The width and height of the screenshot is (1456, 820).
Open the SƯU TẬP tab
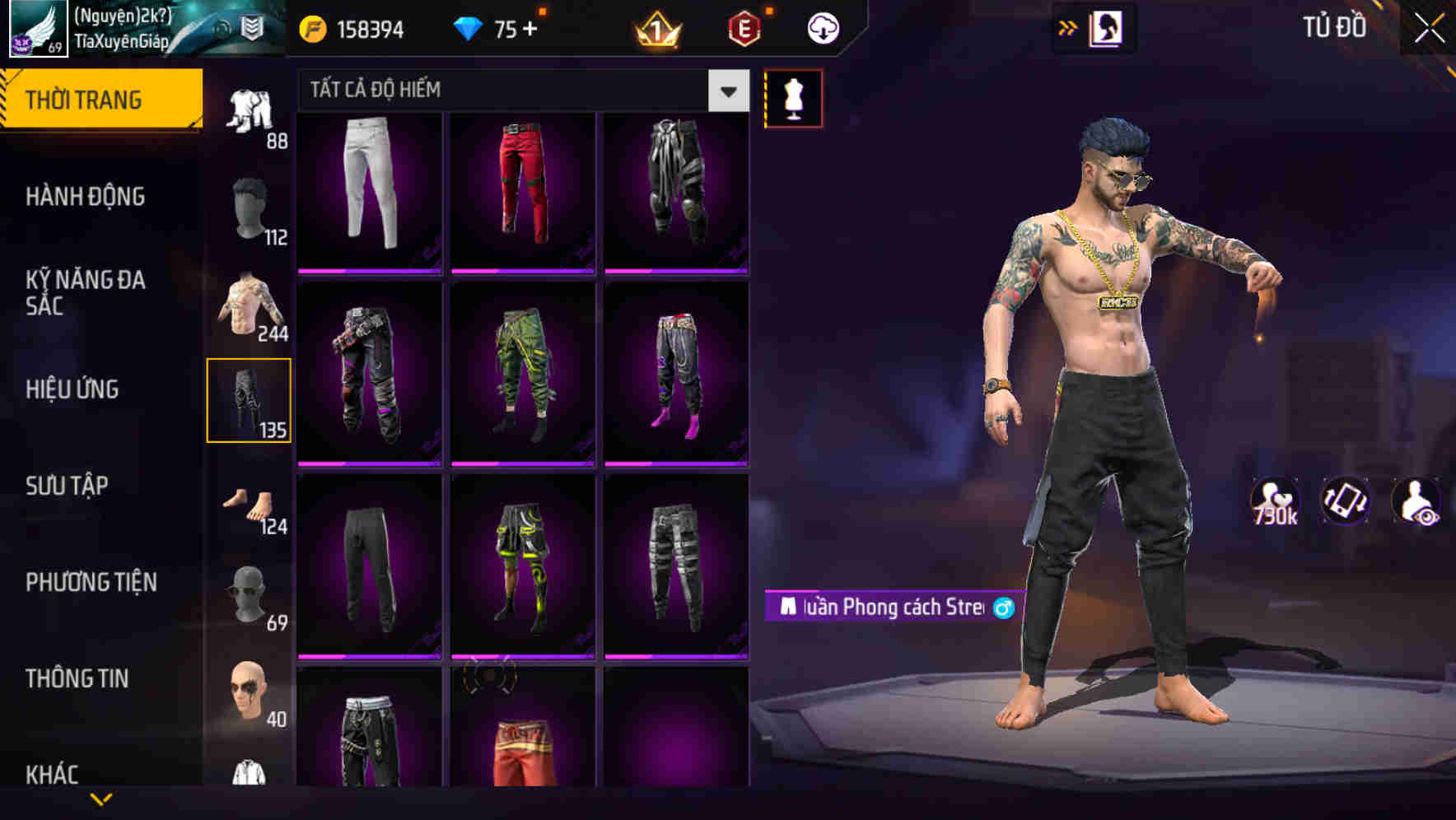point(66,486)
